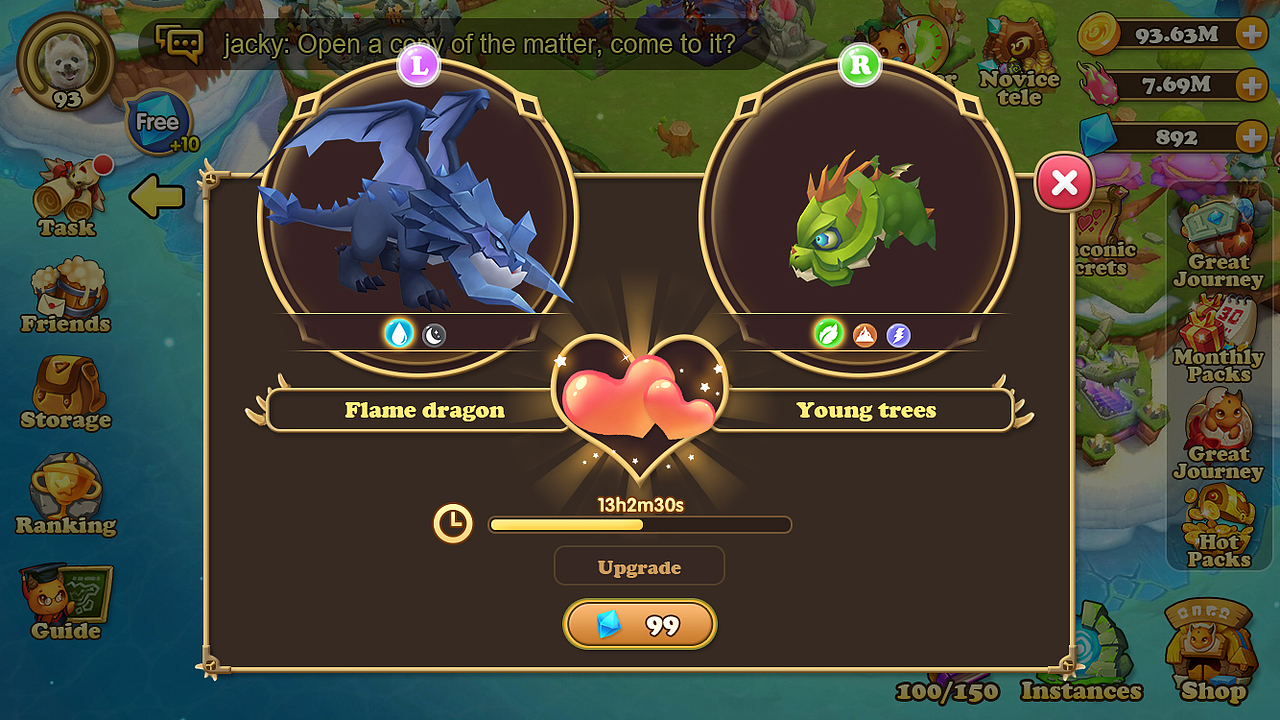
Task: Click the breeding countdown progress bar
Action: point(639,524)
